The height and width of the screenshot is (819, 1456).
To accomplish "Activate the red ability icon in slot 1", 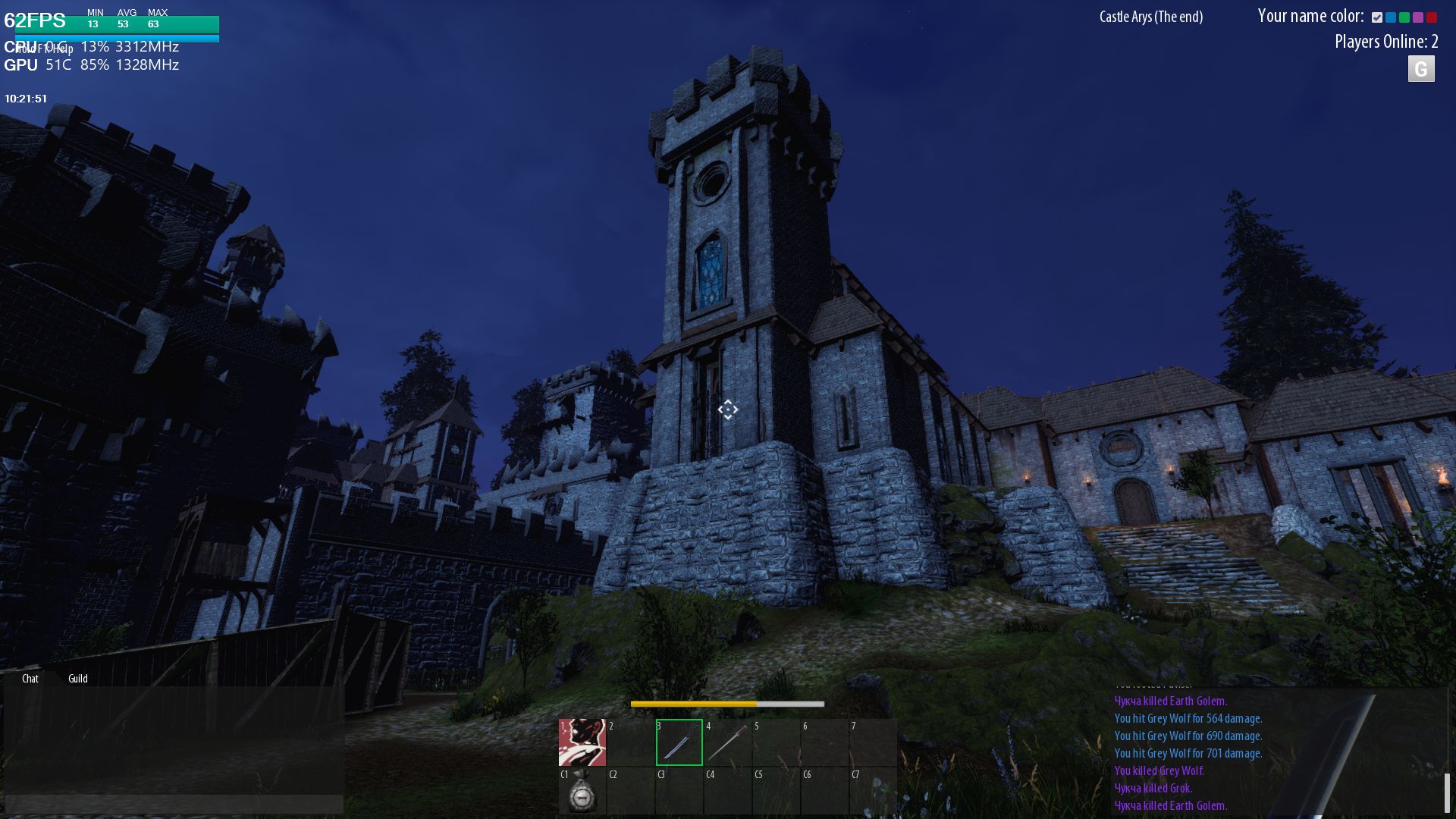I will pyautogui.click(x=582, y=743).
